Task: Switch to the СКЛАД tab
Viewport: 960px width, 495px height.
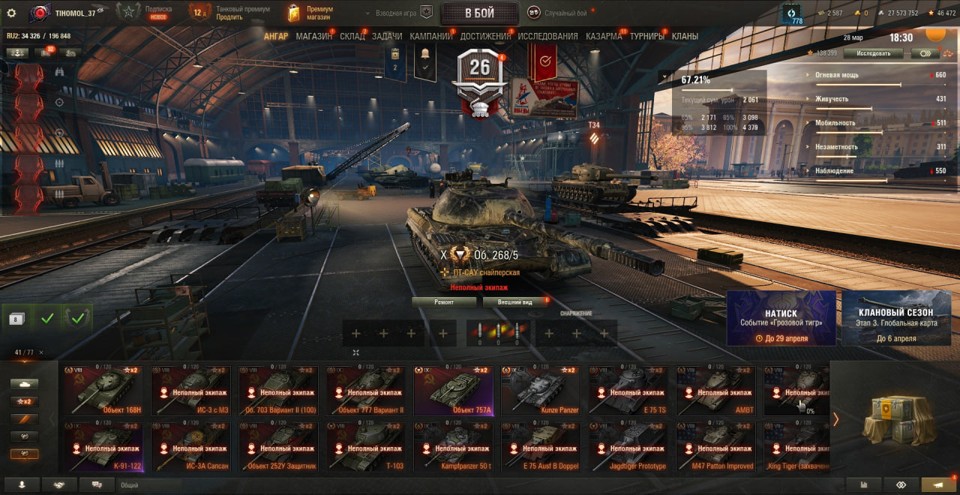Action: click(x=352, y=36)
